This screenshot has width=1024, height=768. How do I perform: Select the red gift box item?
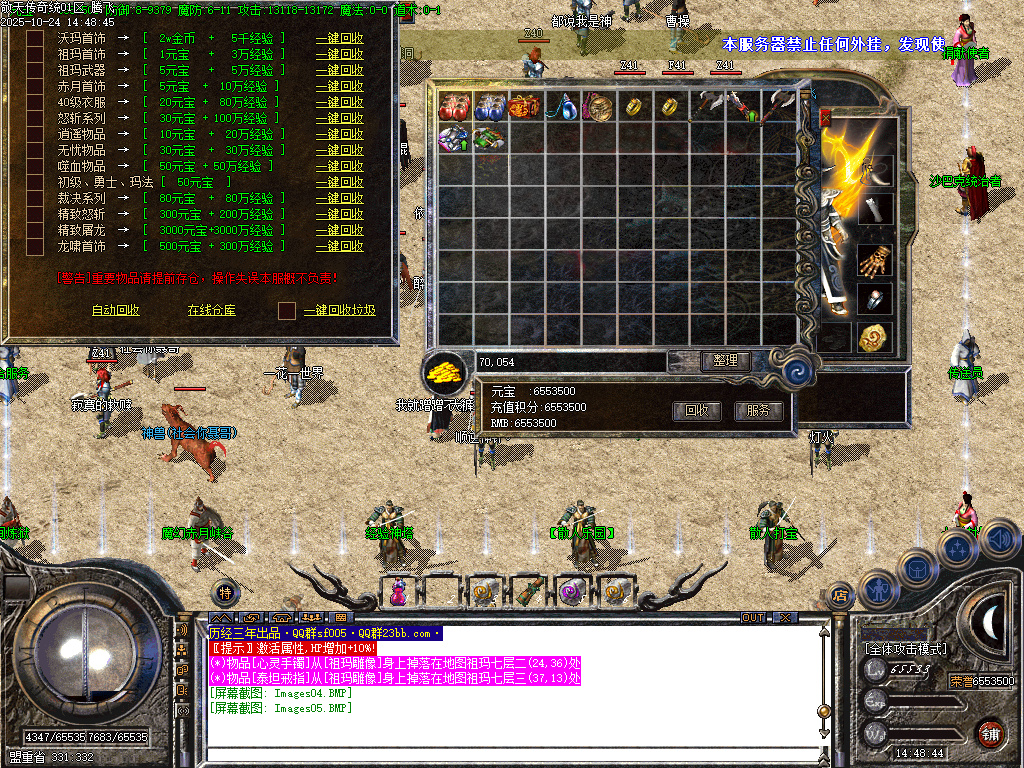(523, 106)
